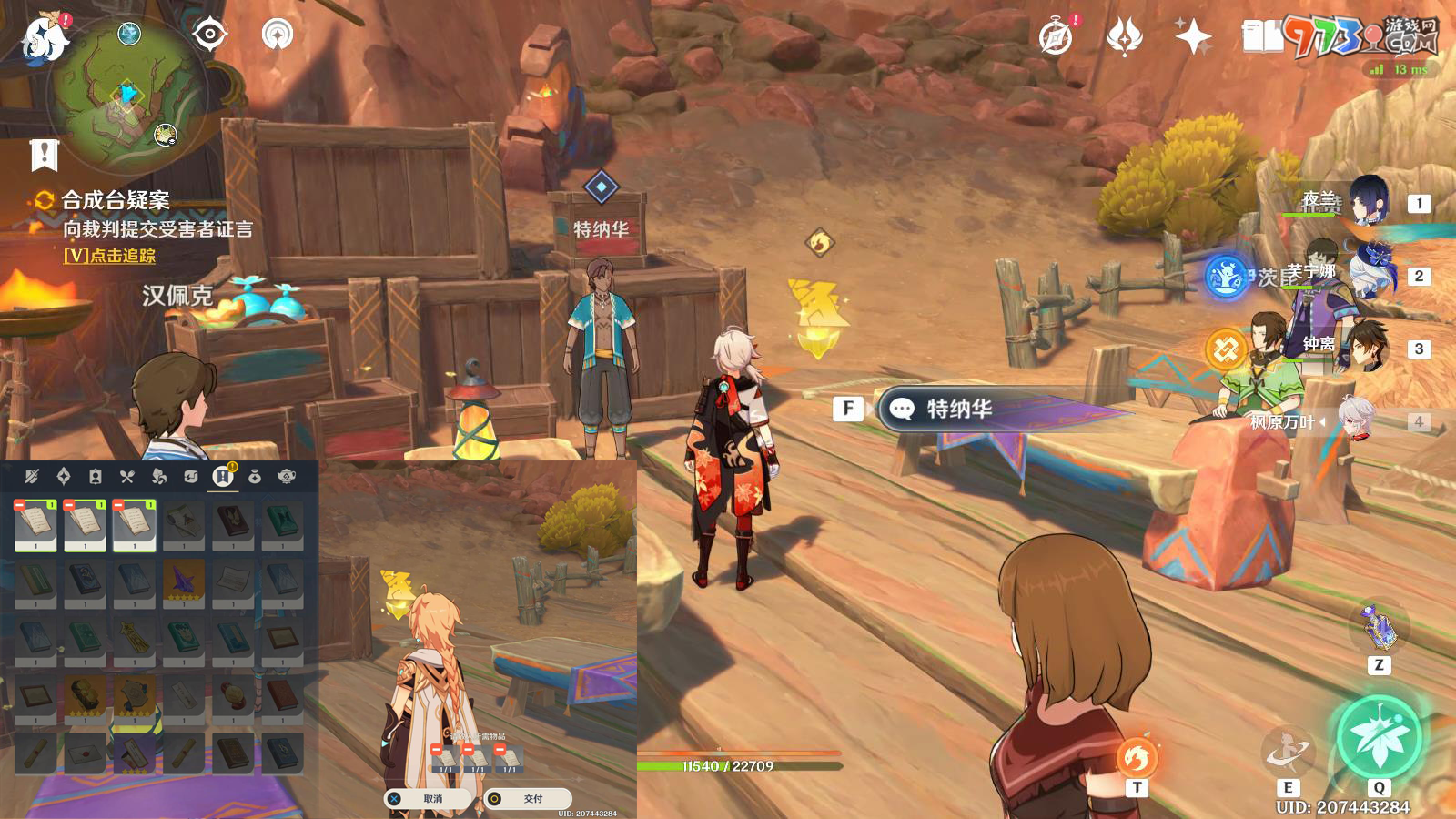
Task: Switch to party member 夜兰
Action: click(x=1368, y=202)
